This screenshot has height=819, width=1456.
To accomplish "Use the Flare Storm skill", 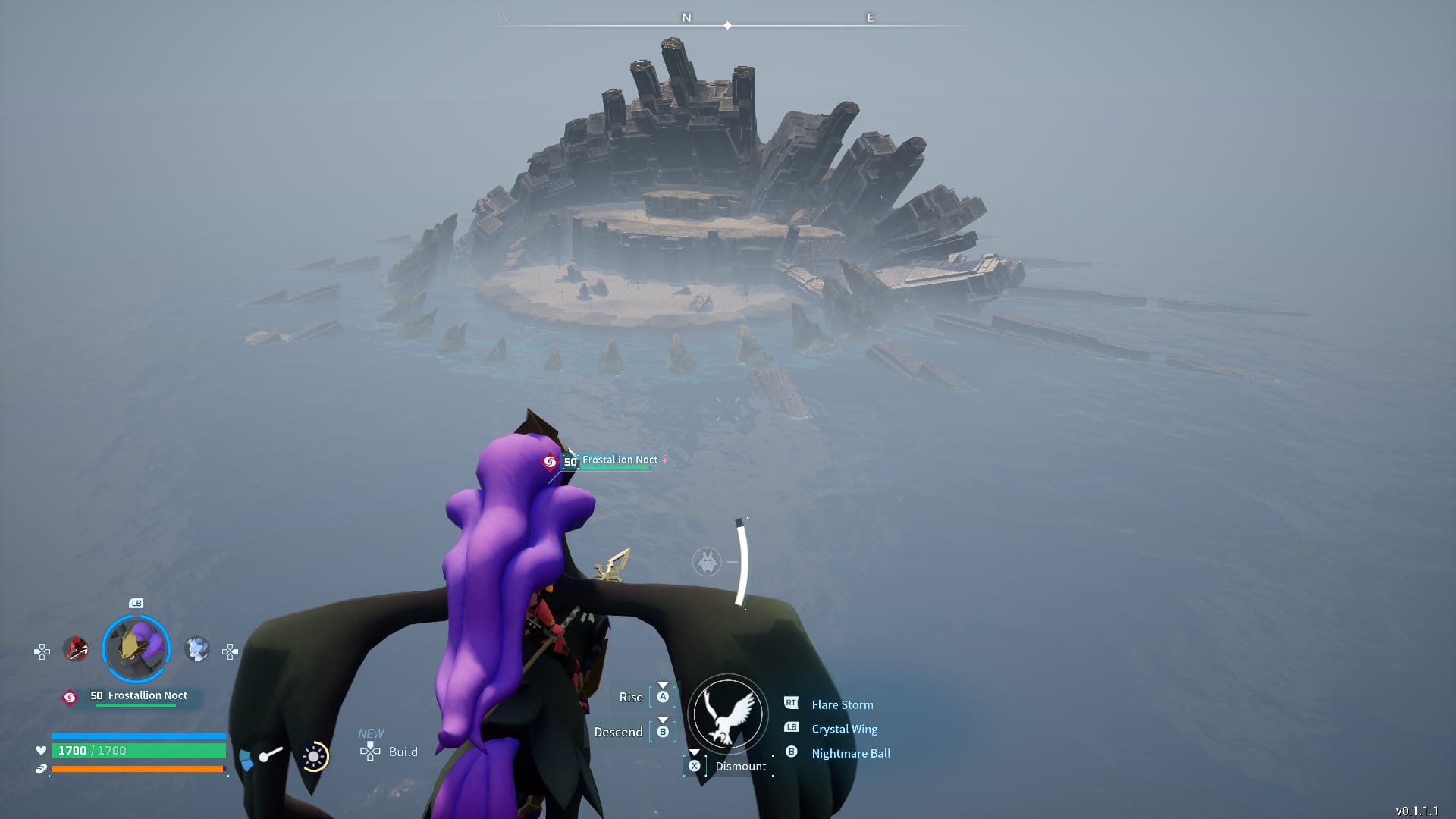I will (842, 704).
